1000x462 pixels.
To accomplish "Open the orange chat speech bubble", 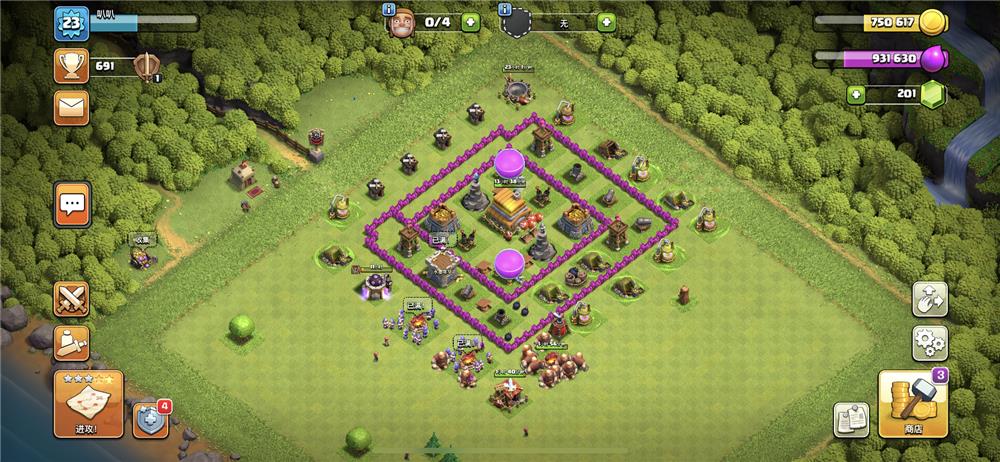I will (72, 205).
